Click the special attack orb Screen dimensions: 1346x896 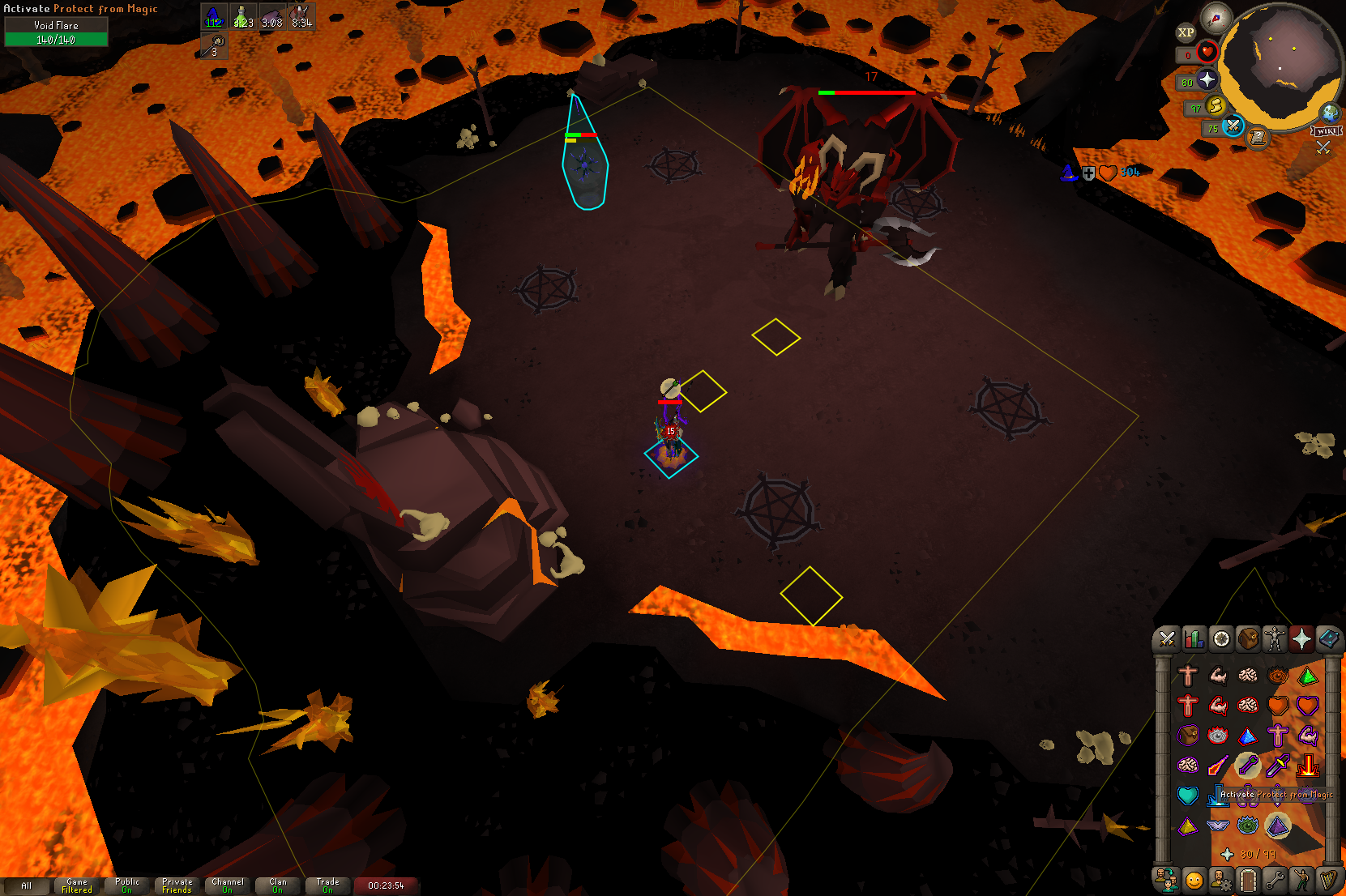[1233, 126]
